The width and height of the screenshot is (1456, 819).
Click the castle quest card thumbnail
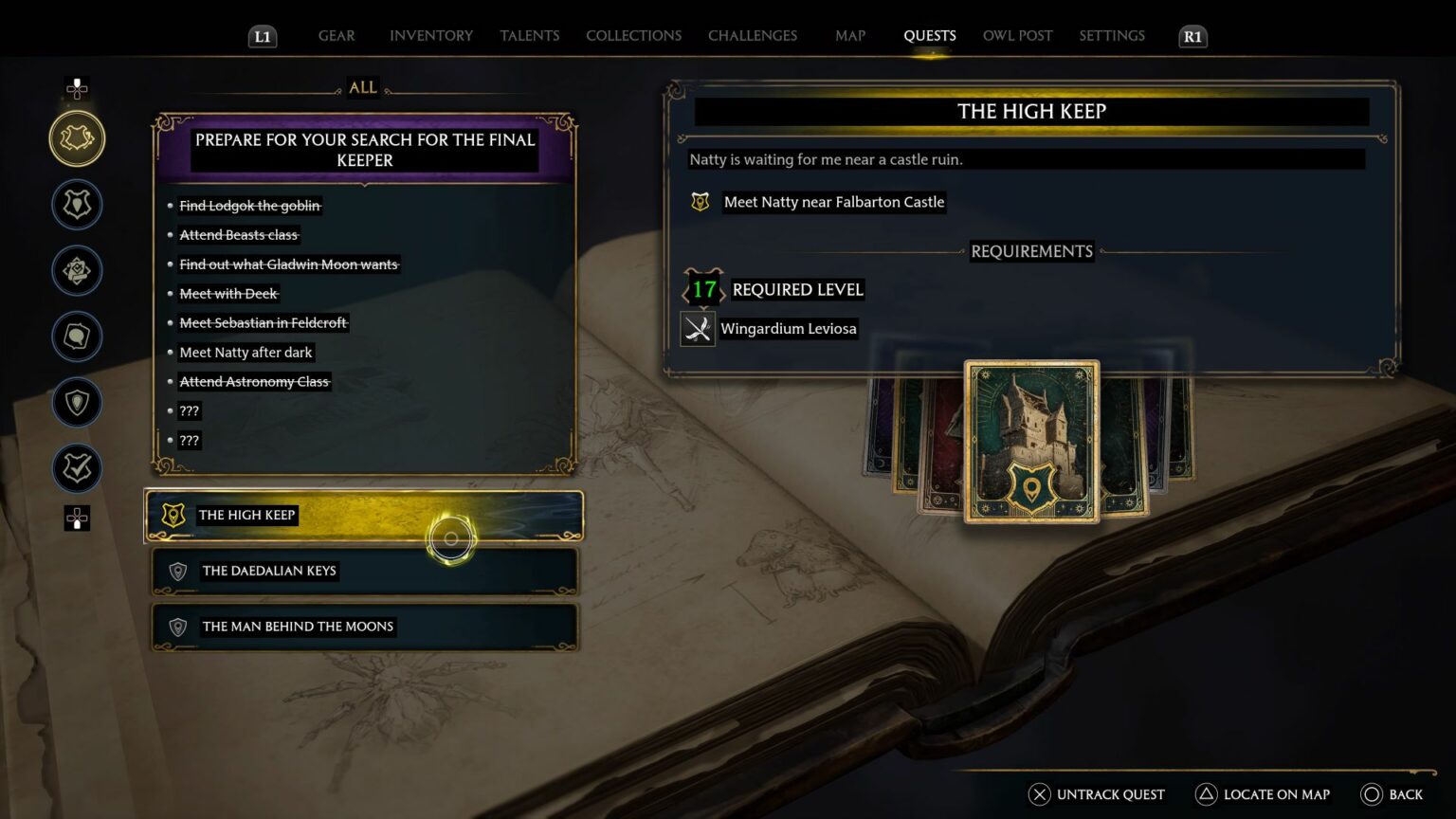coord(1031,439)
